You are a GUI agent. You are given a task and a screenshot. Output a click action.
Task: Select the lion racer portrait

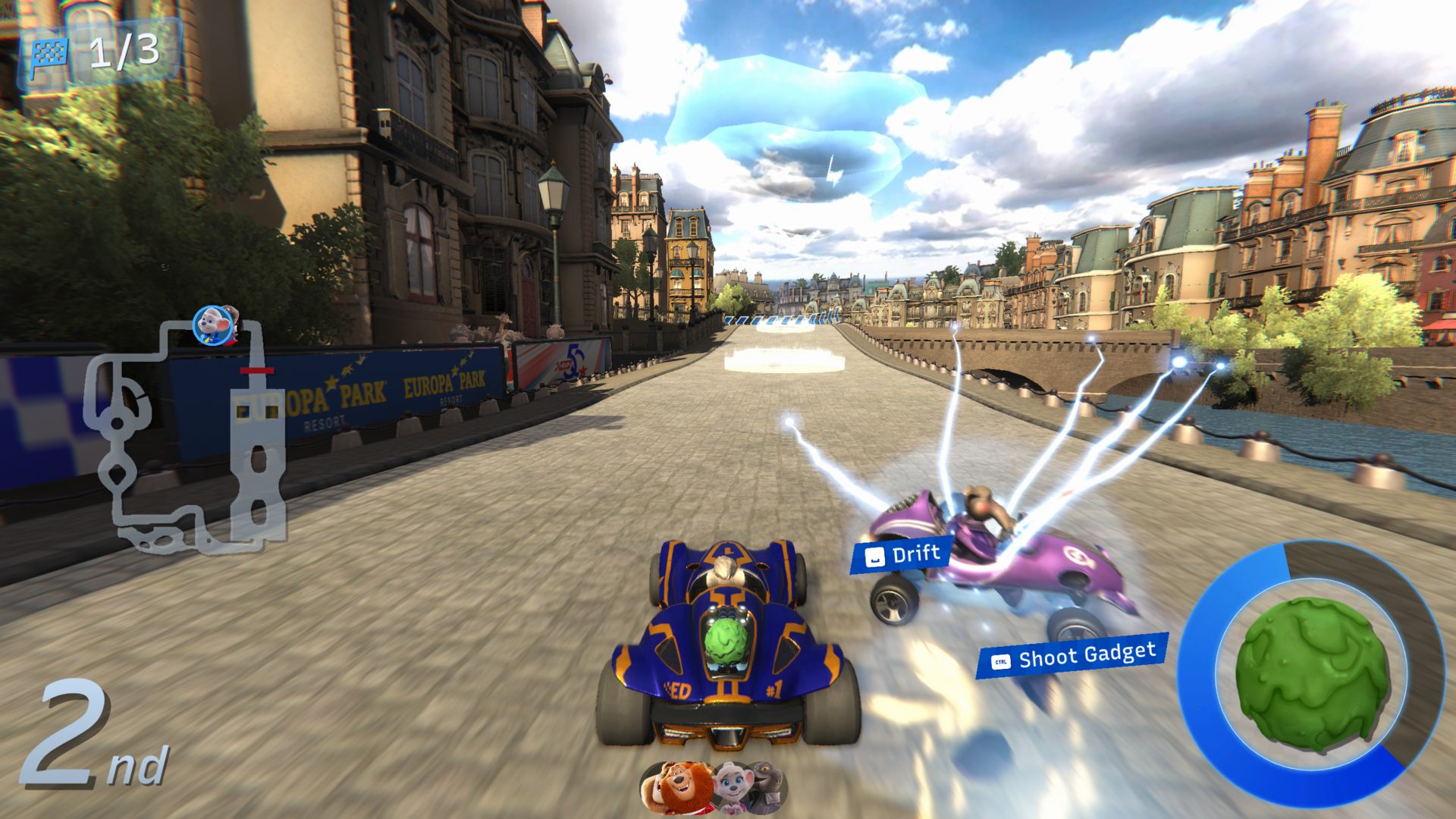(x=677, y=787)
